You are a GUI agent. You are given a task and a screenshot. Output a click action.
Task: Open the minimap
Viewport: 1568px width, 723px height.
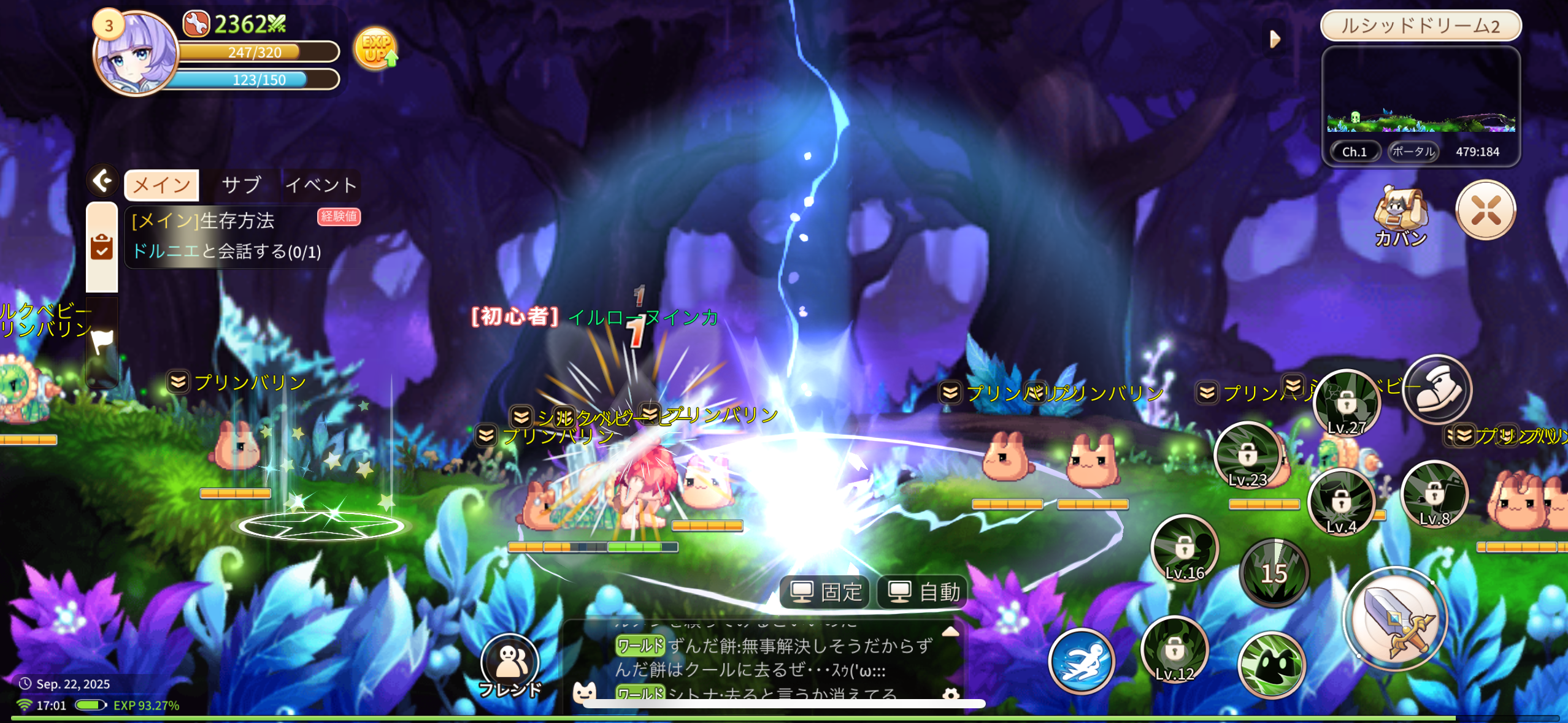(x=1421, y=92)
